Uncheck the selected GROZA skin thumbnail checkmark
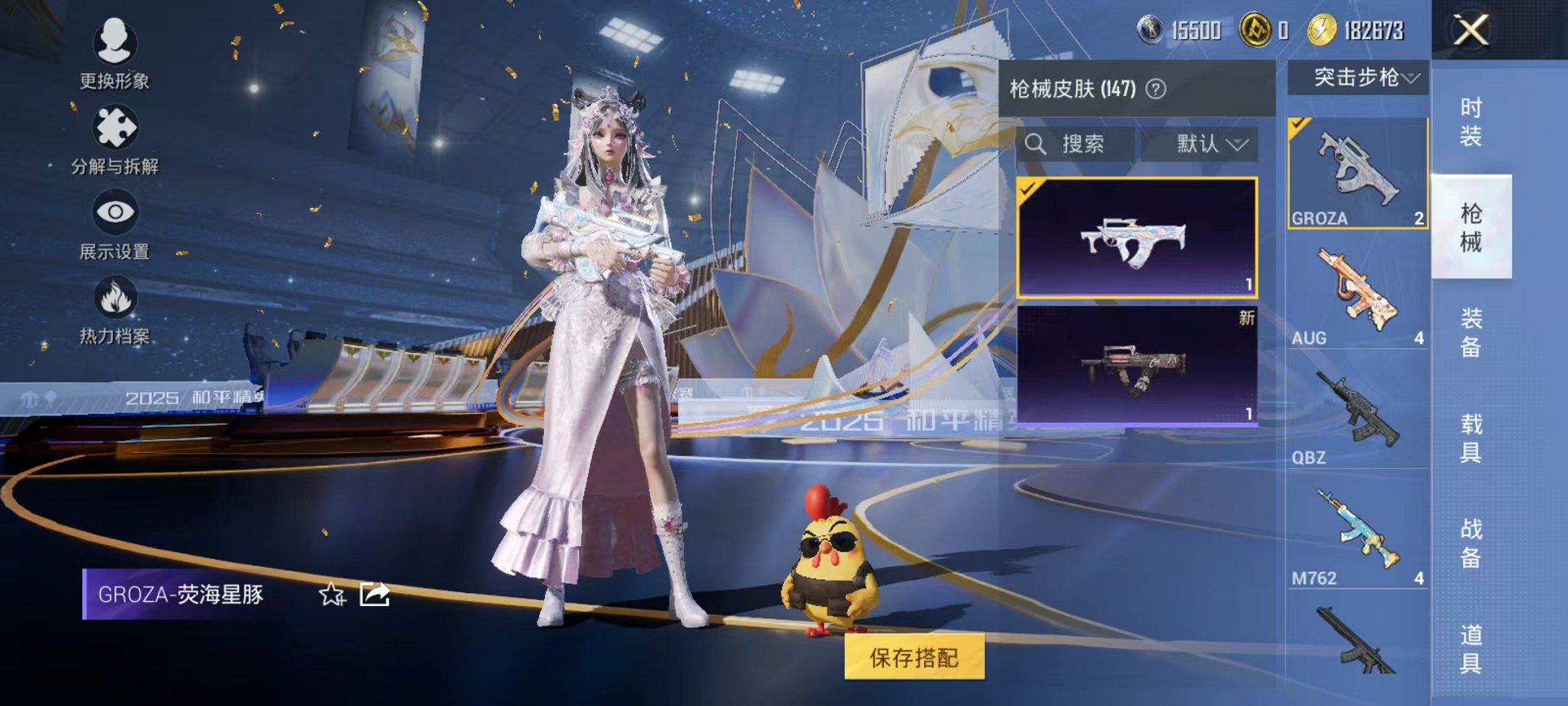The image size is (1568, 706). [x=1026, y=187]
